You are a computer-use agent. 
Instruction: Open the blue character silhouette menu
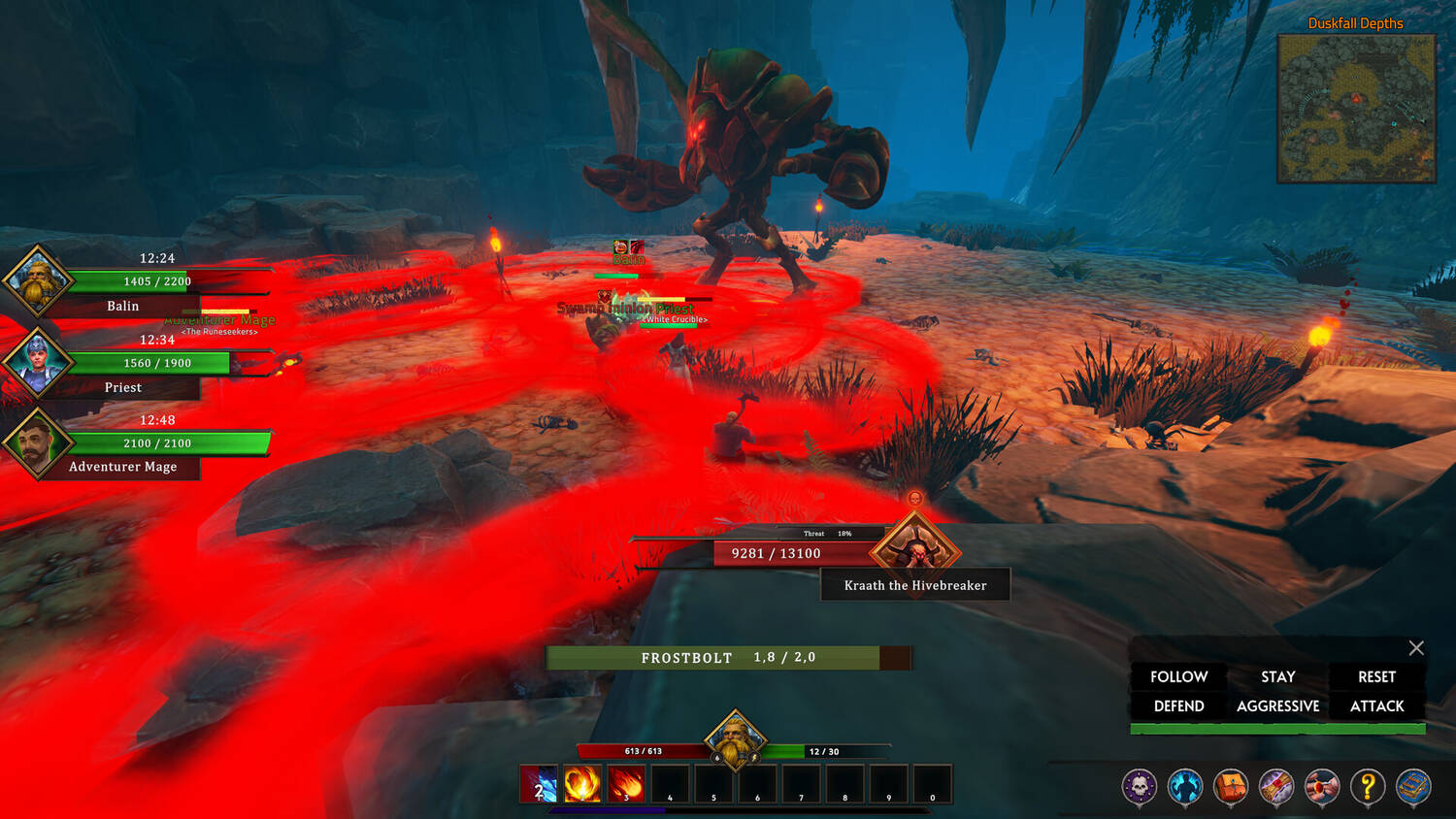pos(1185,787)
